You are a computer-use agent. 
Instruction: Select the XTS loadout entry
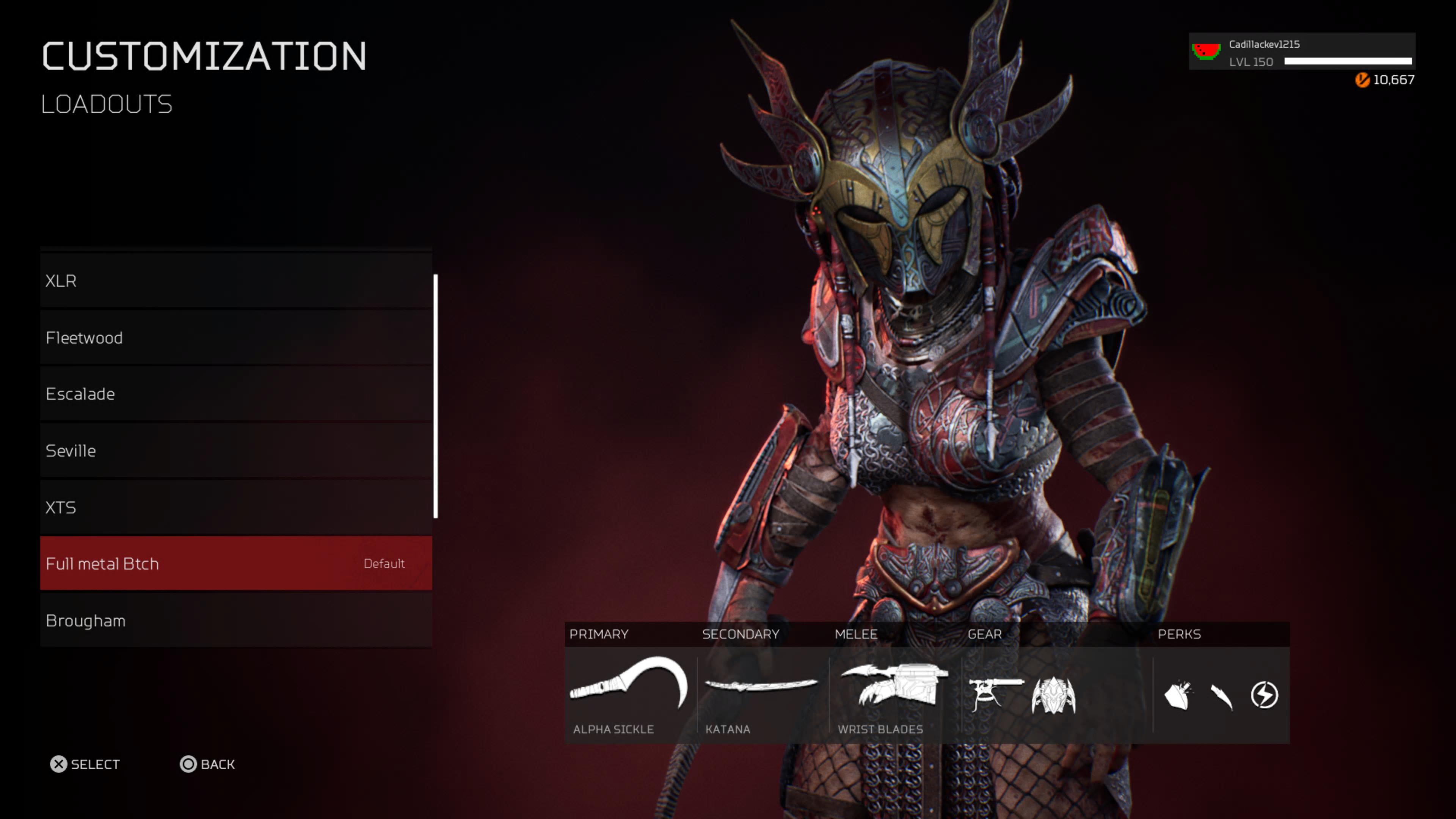pyautogui.click(x=236, y=507)
